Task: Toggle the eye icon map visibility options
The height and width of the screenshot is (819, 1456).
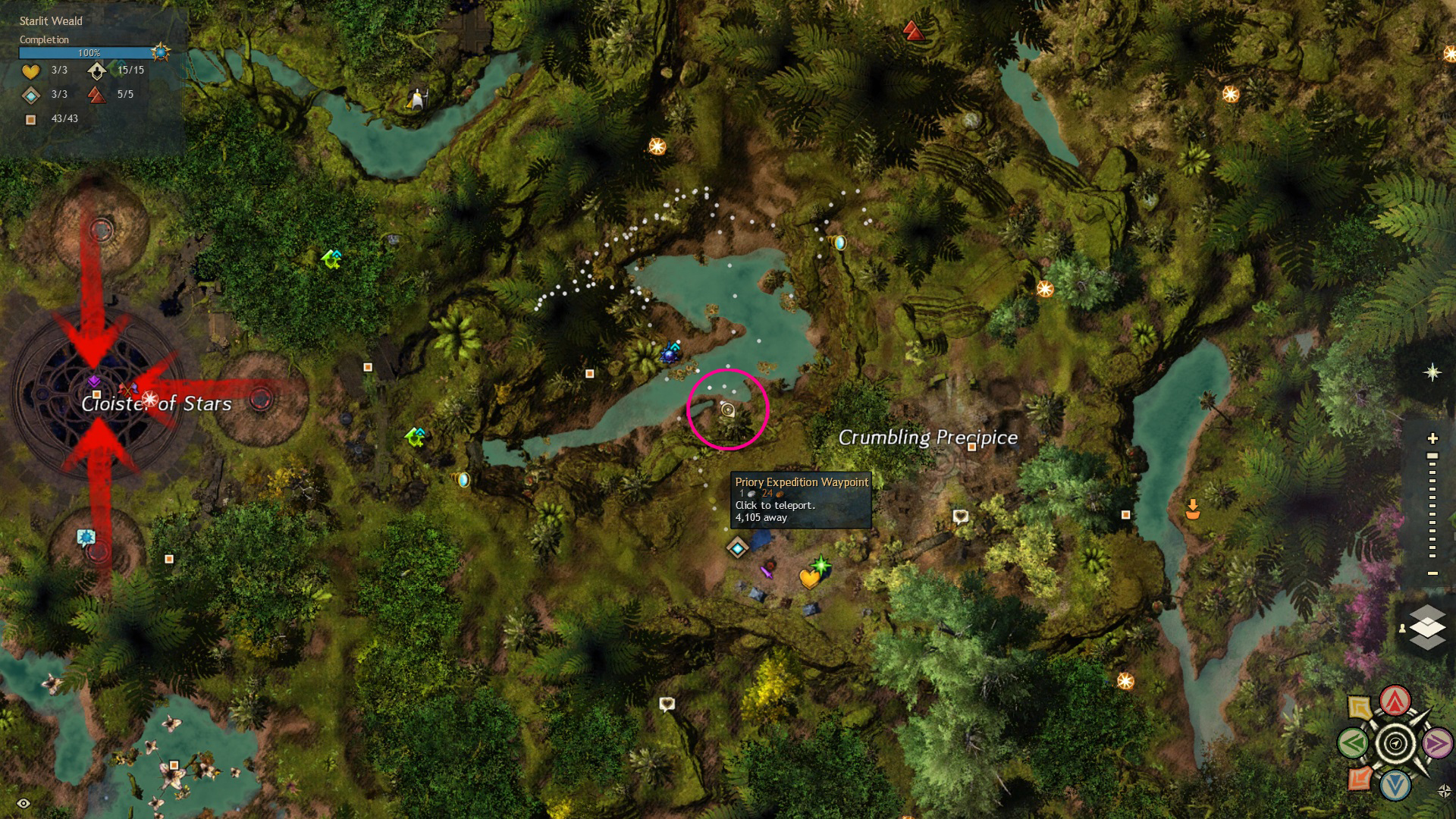Action: click(24, 803)
